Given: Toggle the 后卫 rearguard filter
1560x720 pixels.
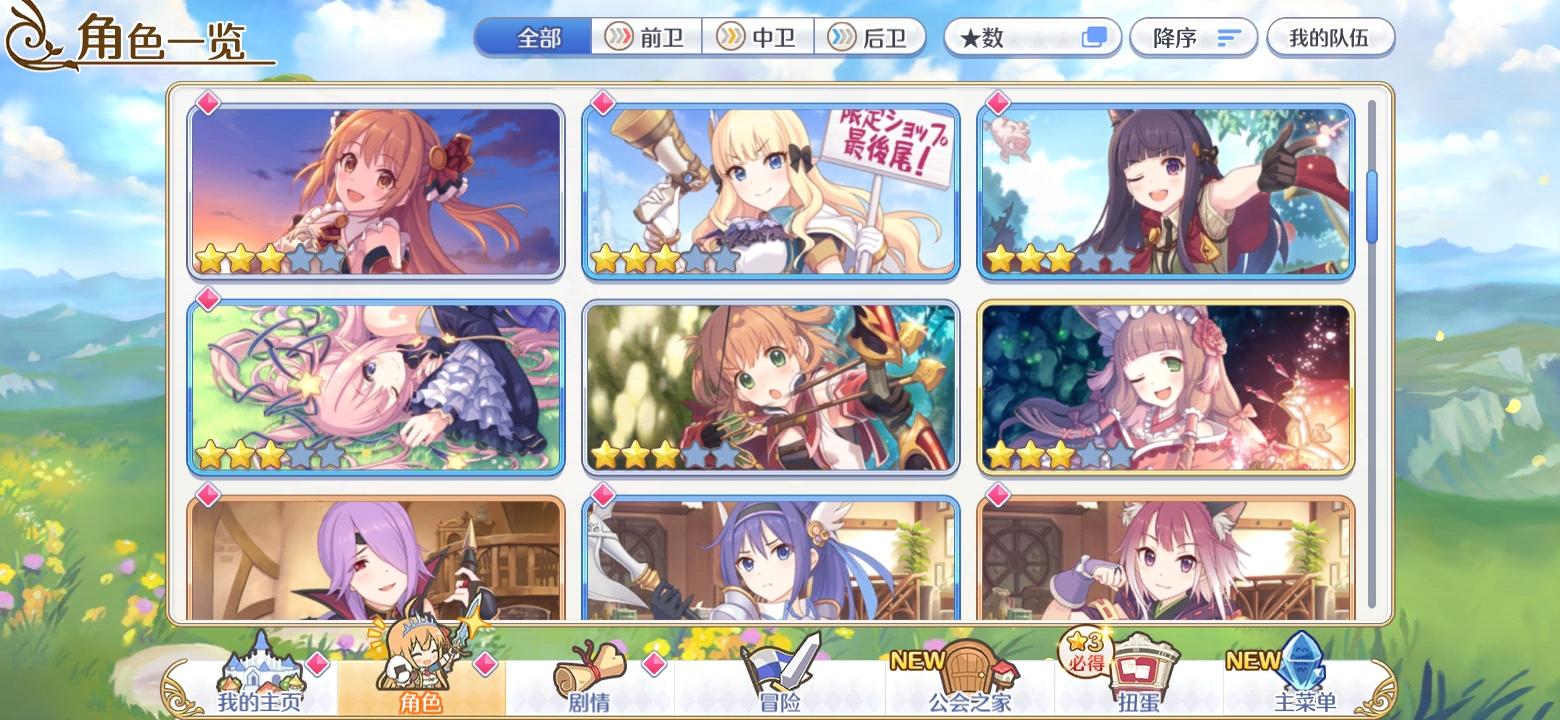Looking at the screenshot, I should (871, 36).
